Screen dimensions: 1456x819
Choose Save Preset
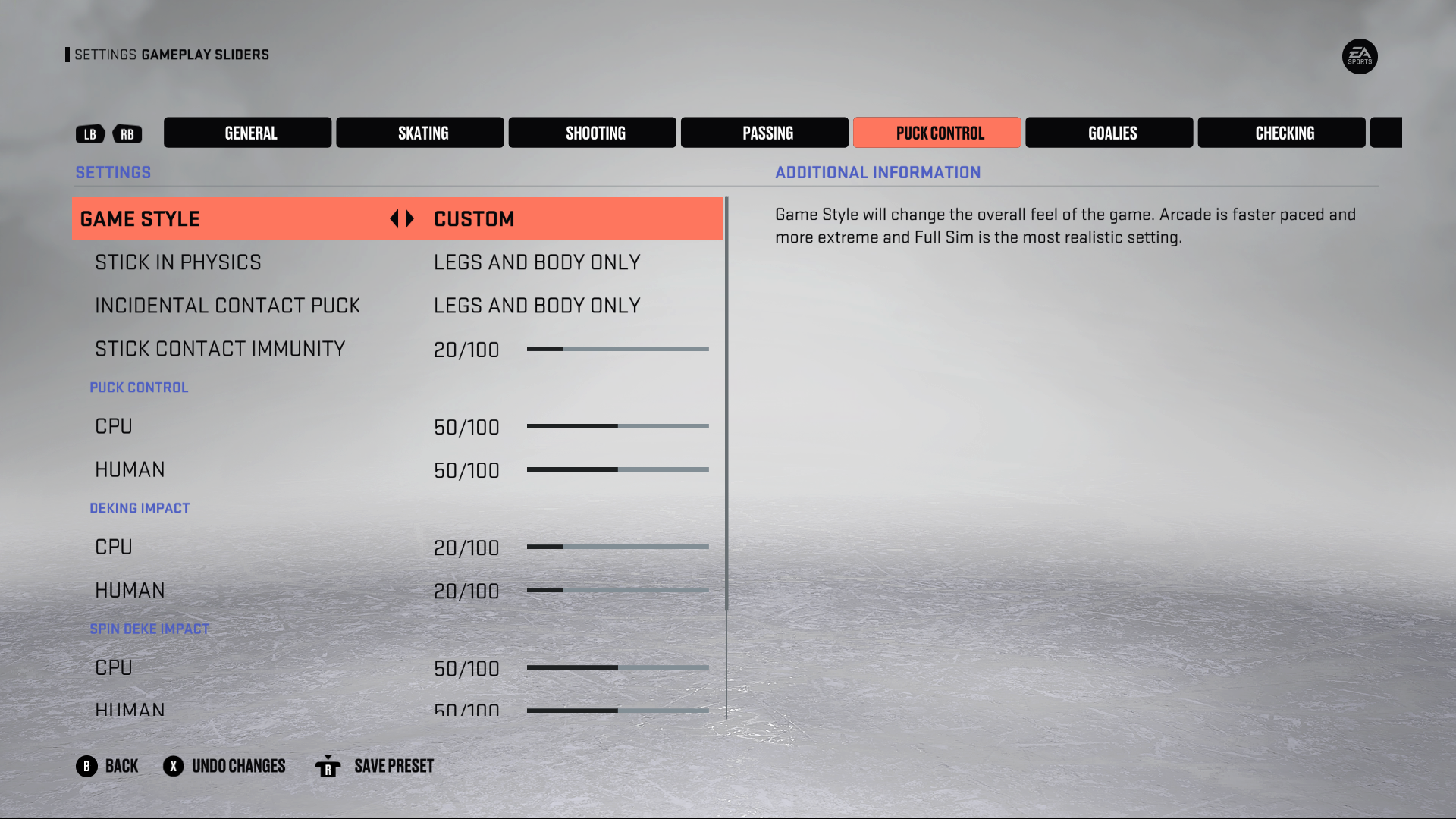click(375, 766)
